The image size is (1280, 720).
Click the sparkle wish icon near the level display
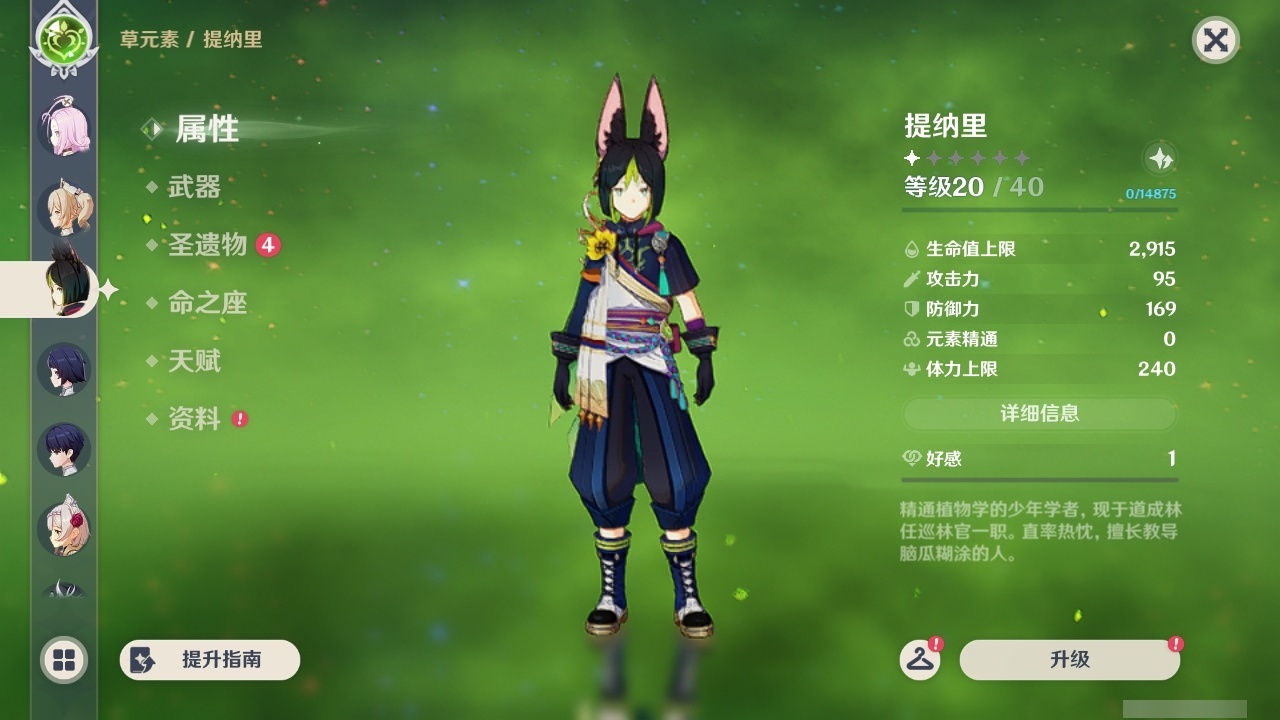(x=1159, y=158)
